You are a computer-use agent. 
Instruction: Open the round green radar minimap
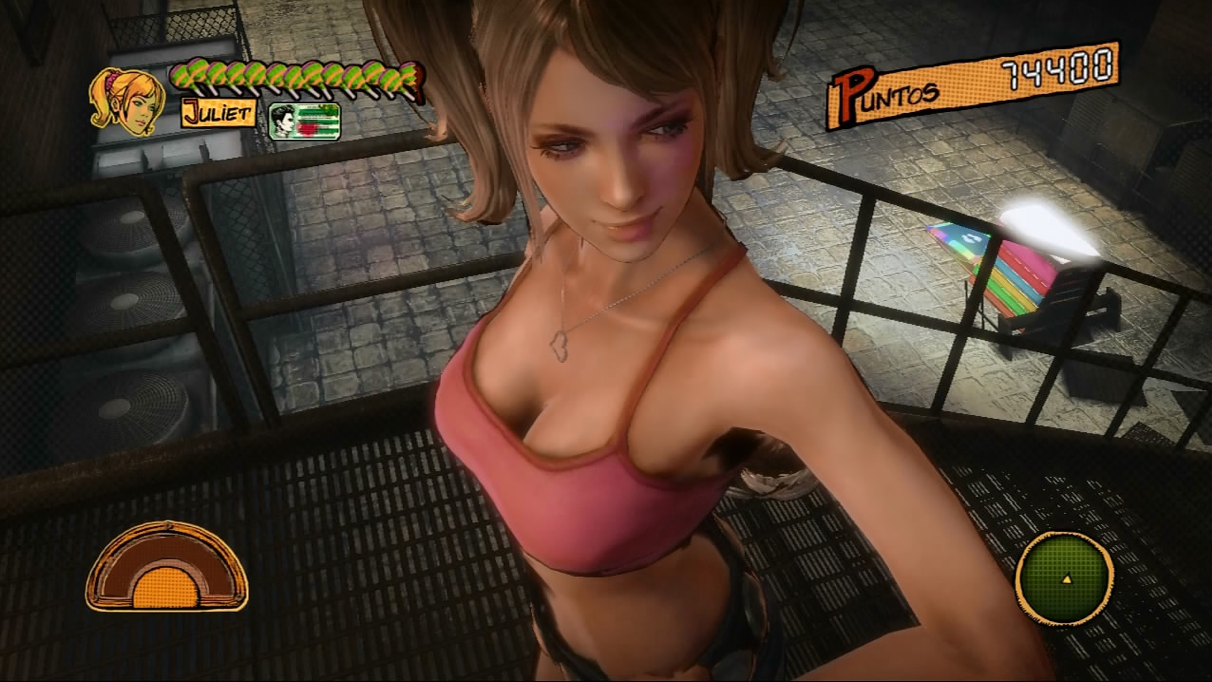(1064, 578)
